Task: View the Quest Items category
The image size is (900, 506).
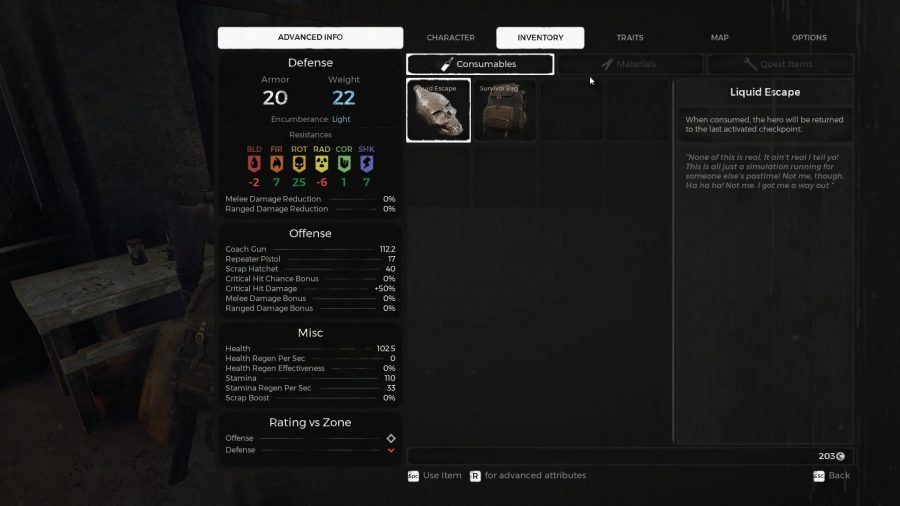Action: [x=779, y=64]
